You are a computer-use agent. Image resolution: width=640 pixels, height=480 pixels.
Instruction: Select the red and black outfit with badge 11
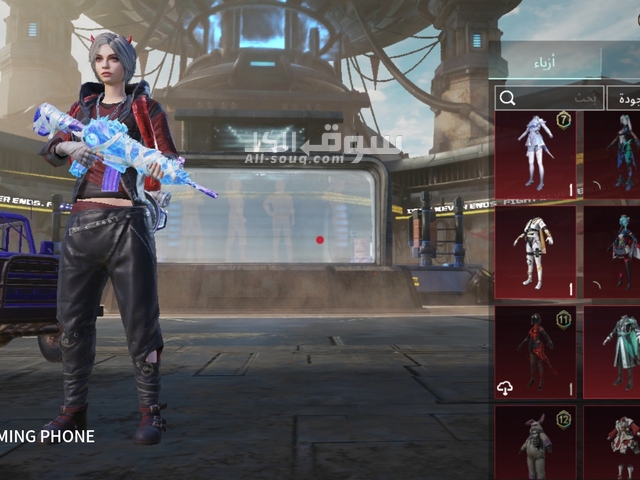(535, 351)
